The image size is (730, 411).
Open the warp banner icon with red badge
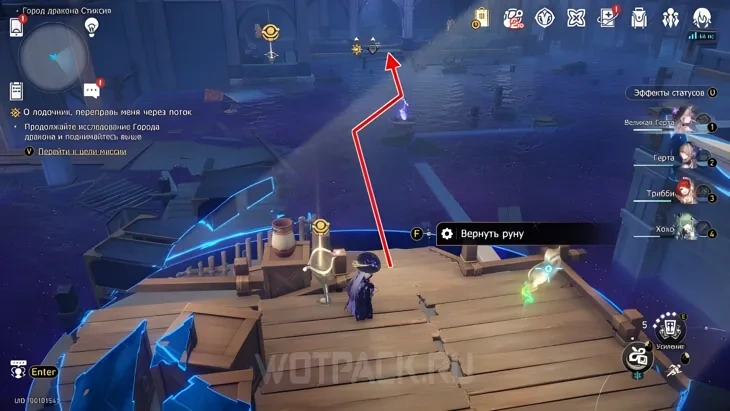coord(513,18)
